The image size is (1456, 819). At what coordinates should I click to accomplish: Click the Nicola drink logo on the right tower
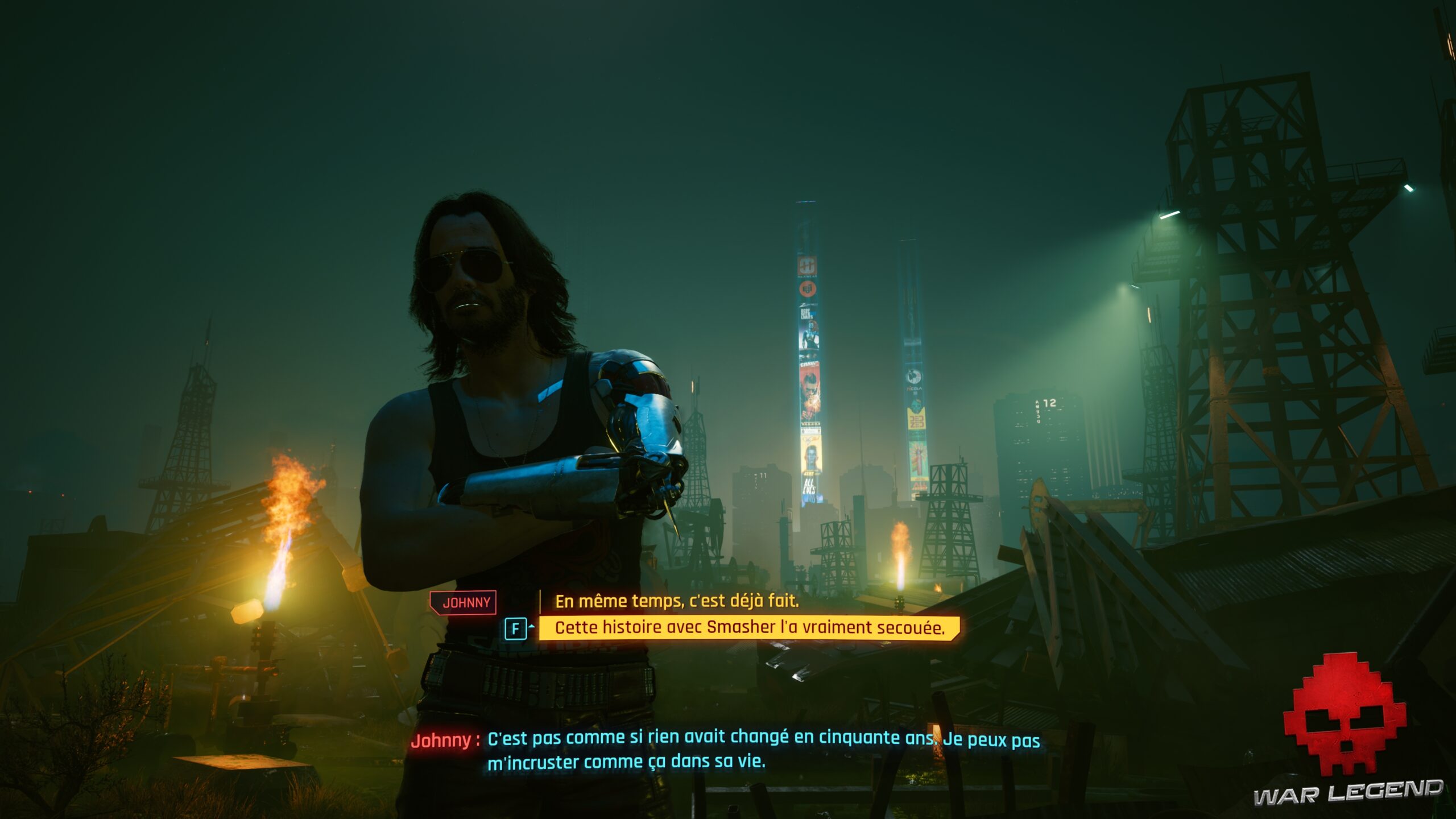[x=914, y=376]
